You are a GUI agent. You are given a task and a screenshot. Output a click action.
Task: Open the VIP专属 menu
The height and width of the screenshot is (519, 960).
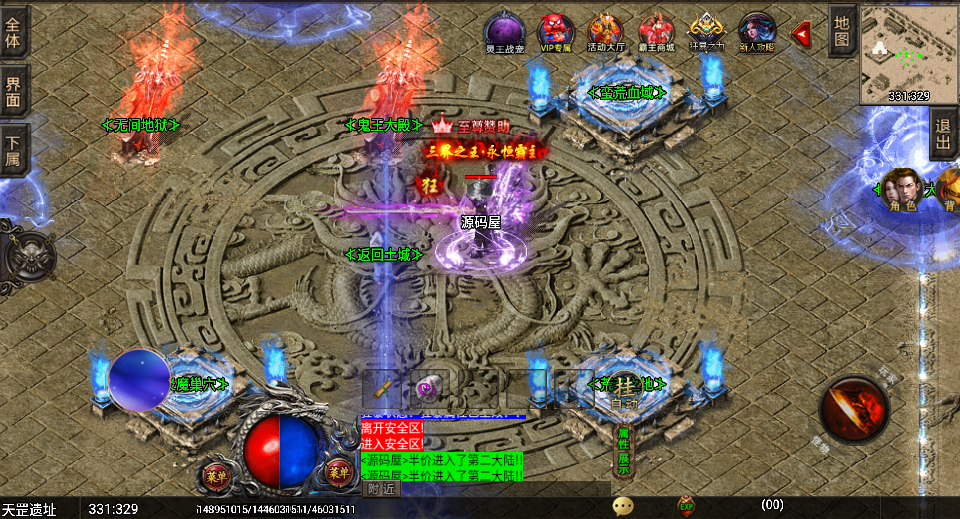pyautogui.click(x=555, y=30)
